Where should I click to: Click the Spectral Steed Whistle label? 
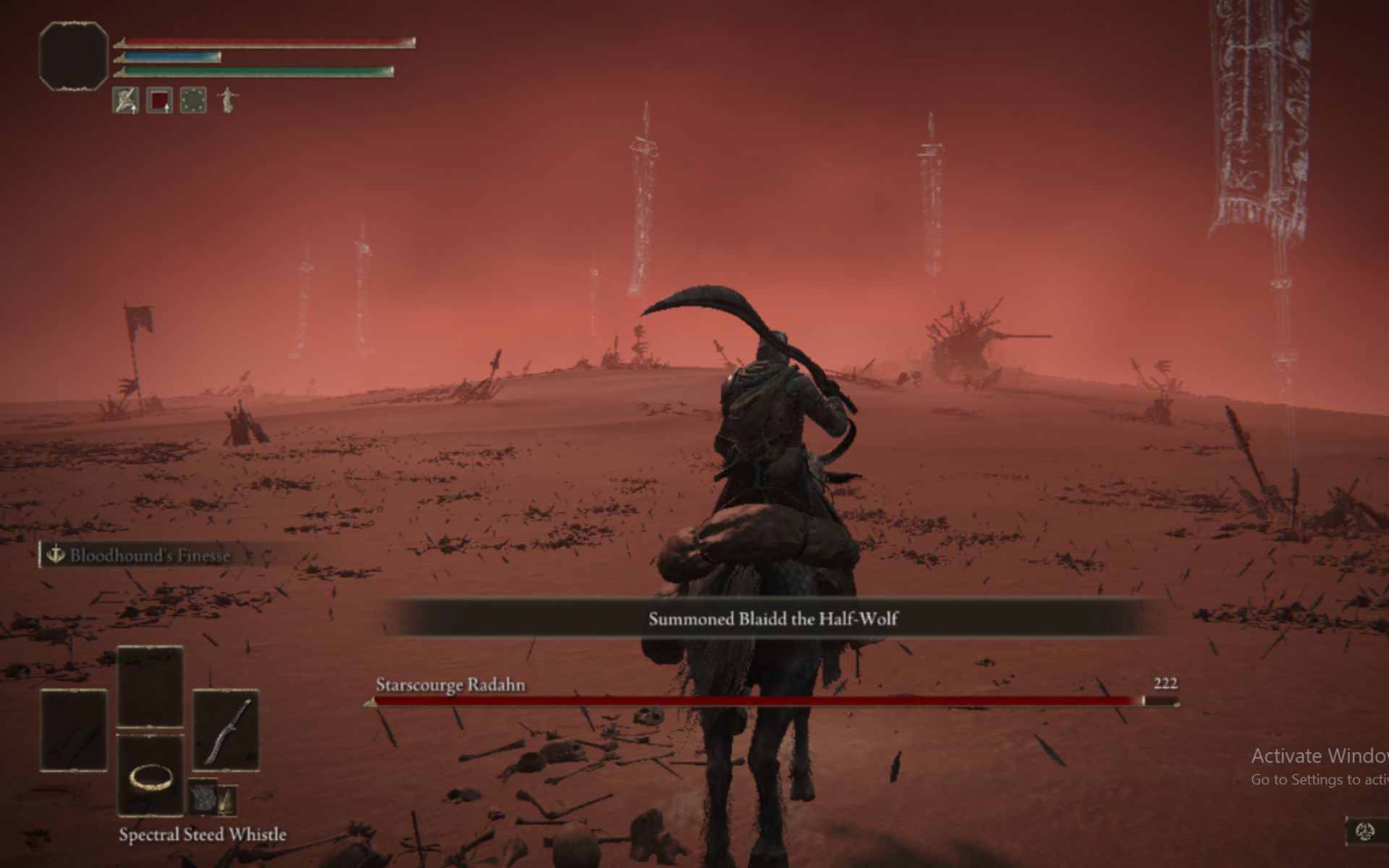[x=203, y=835]
